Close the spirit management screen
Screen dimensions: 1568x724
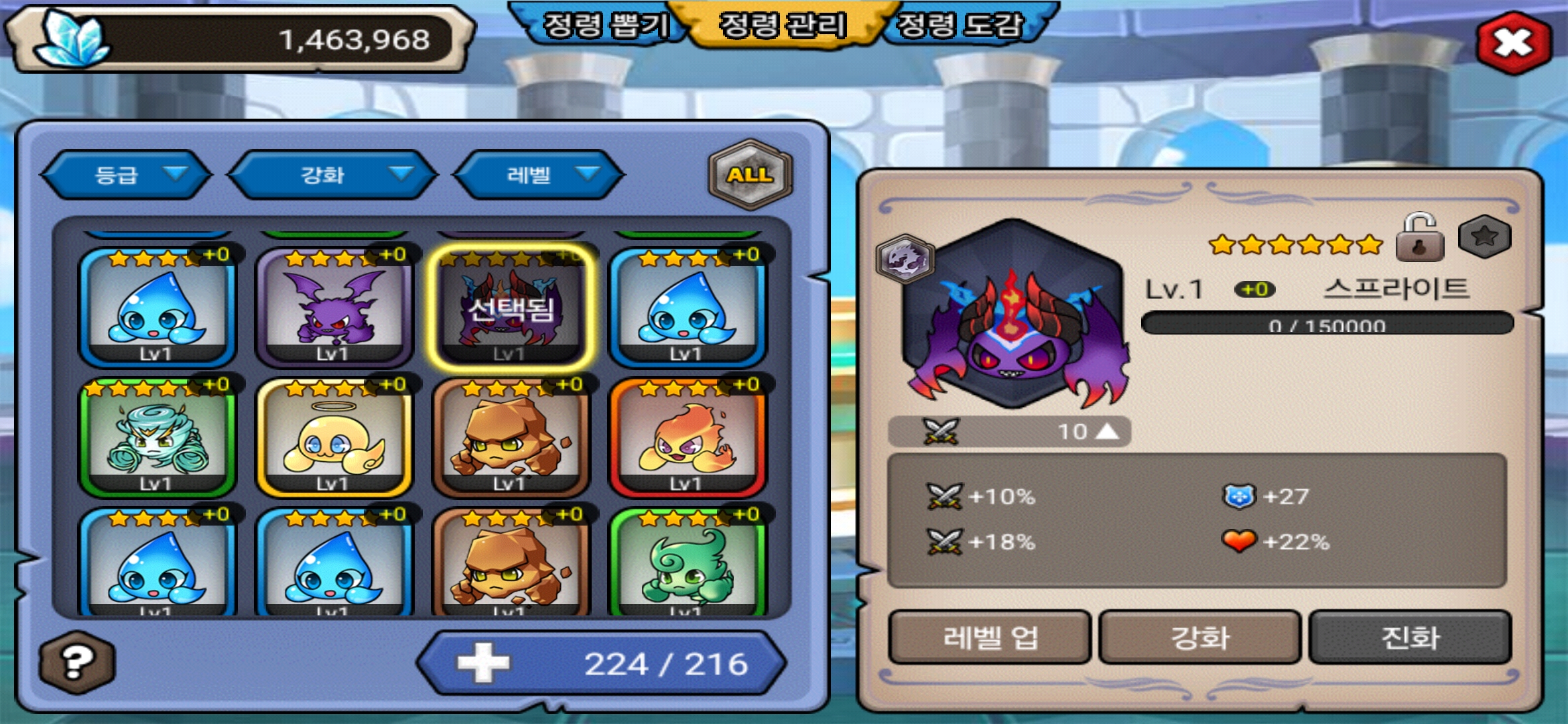[1513, 43]
